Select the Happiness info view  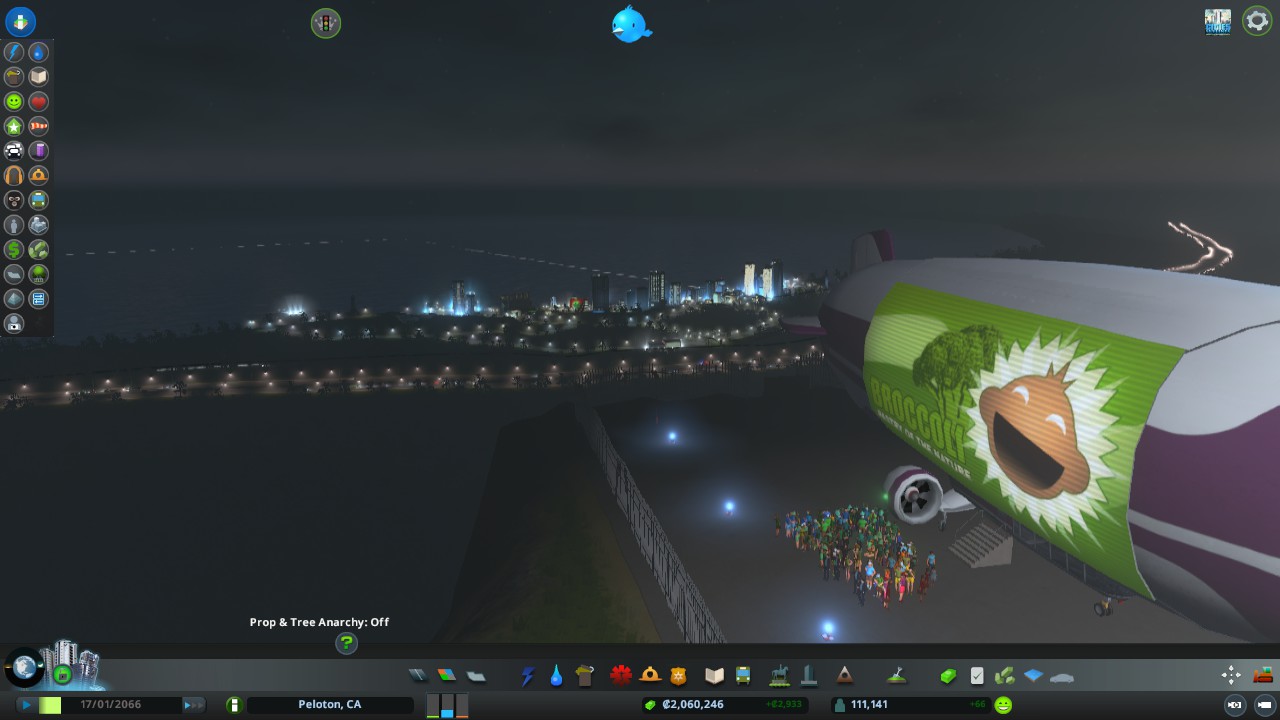(12, 101)
